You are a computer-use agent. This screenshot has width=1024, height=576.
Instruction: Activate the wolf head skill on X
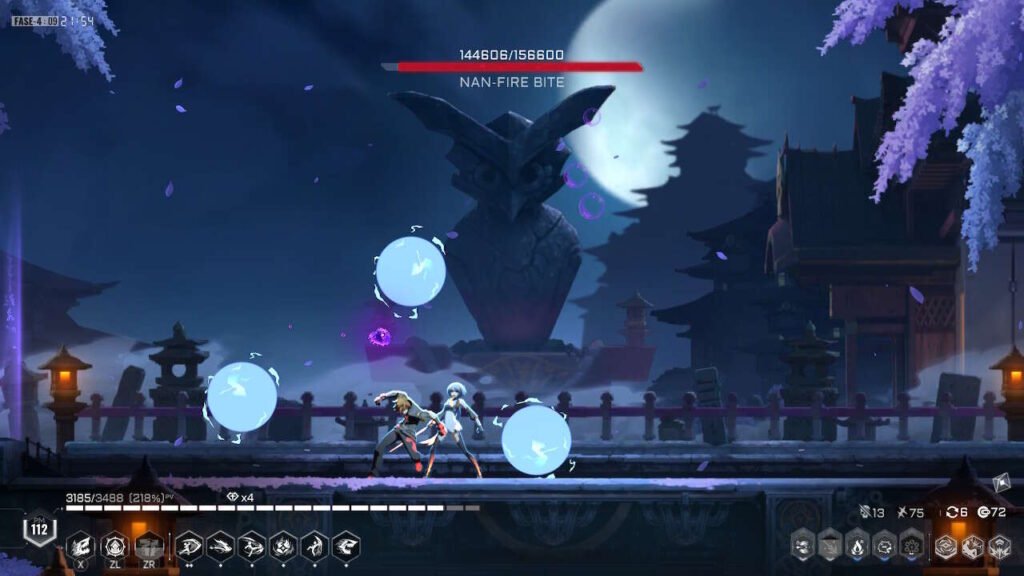point(81,546)
